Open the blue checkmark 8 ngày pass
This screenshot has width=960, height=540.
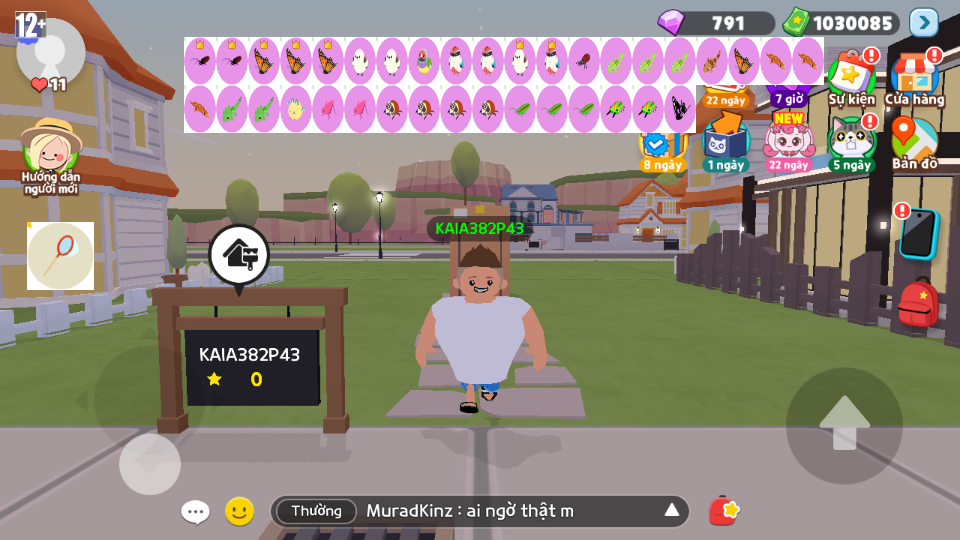(661, 145)
